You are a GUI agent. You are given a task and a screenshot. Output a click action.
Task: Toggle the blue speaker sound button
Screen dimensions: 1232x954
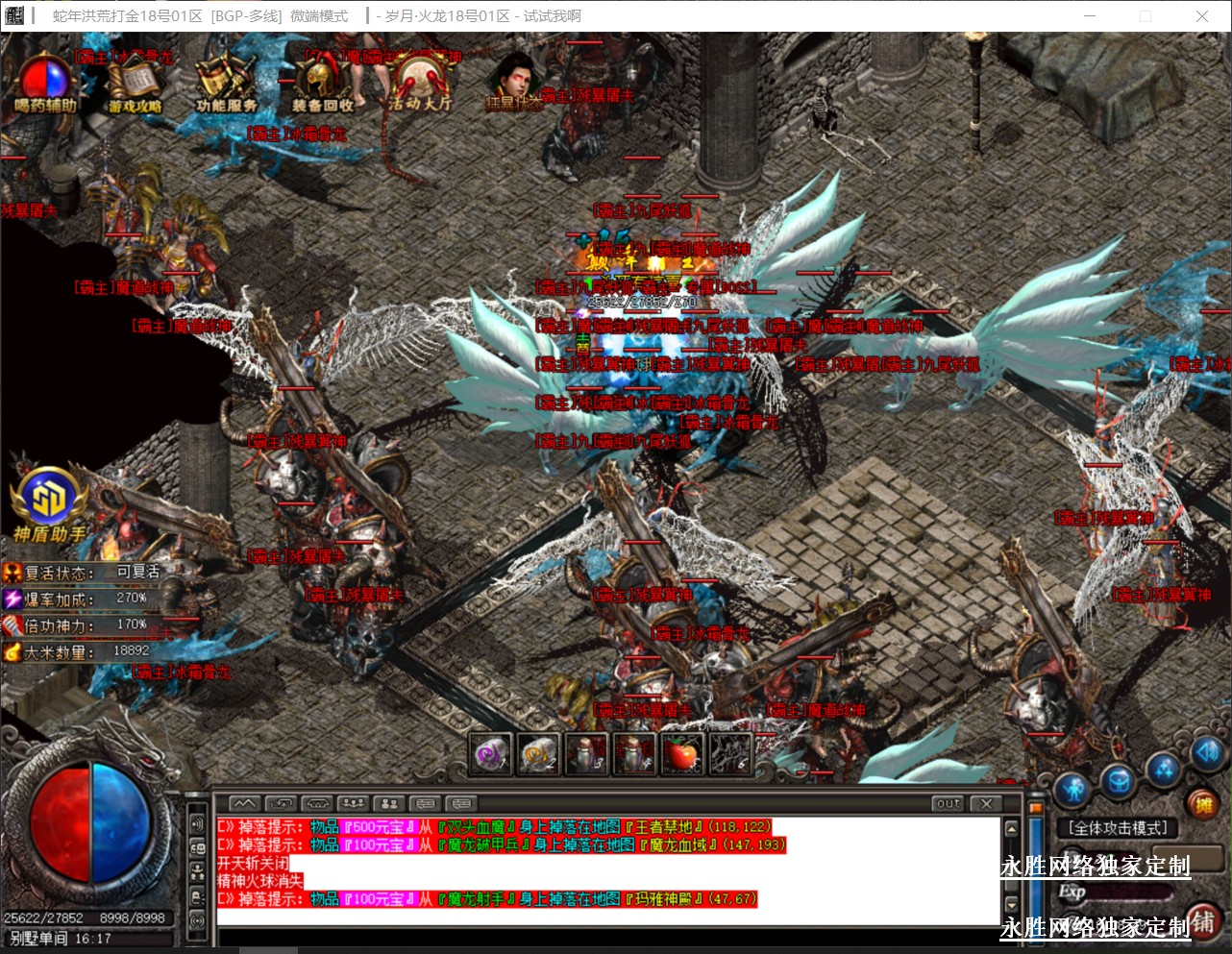coord(1207,752)
